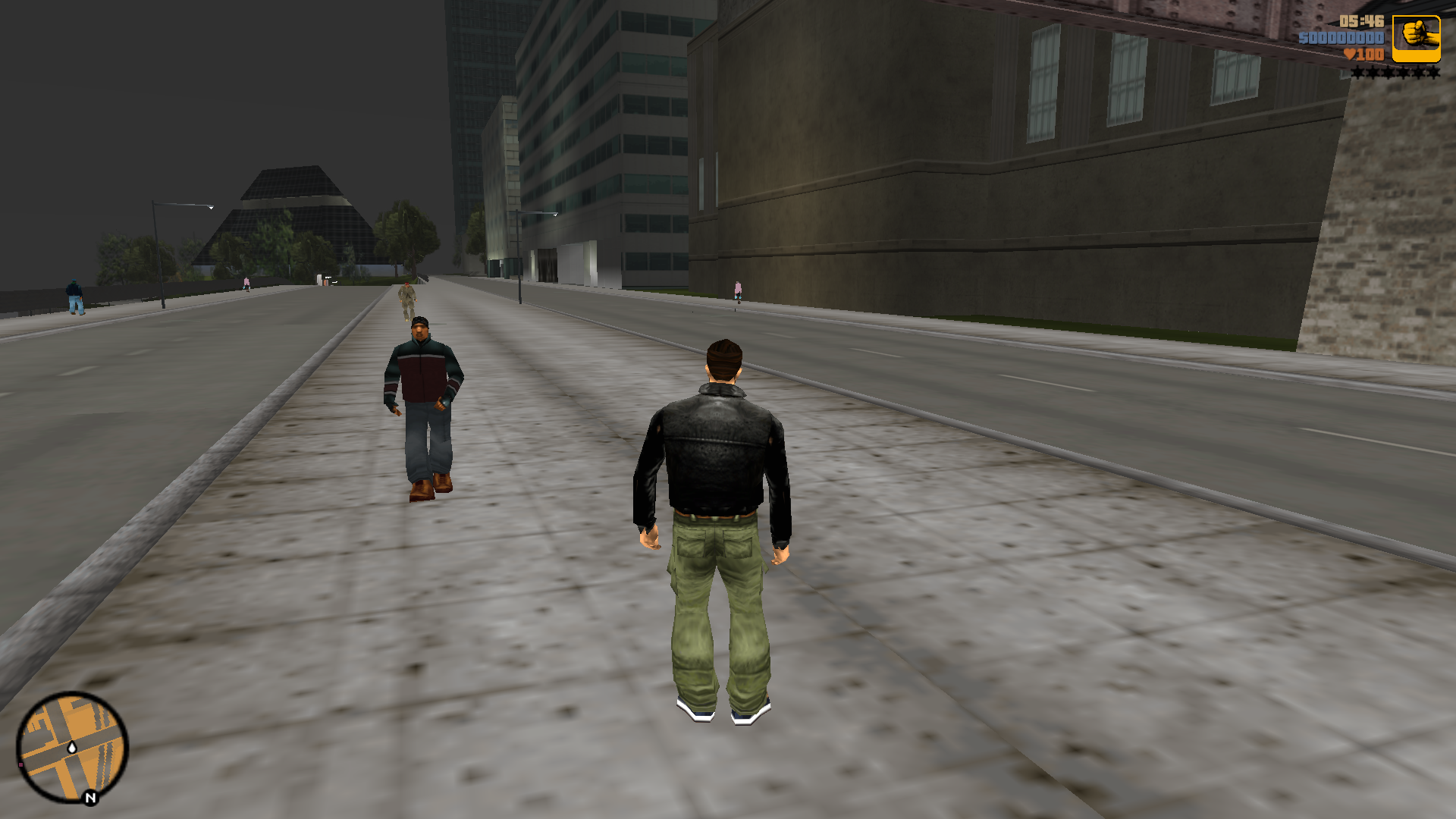Image resolution: width=1456 pixels, height=819 pixels.
Task: Click the distant pedestrian in pink
Action: pos(736,290)
